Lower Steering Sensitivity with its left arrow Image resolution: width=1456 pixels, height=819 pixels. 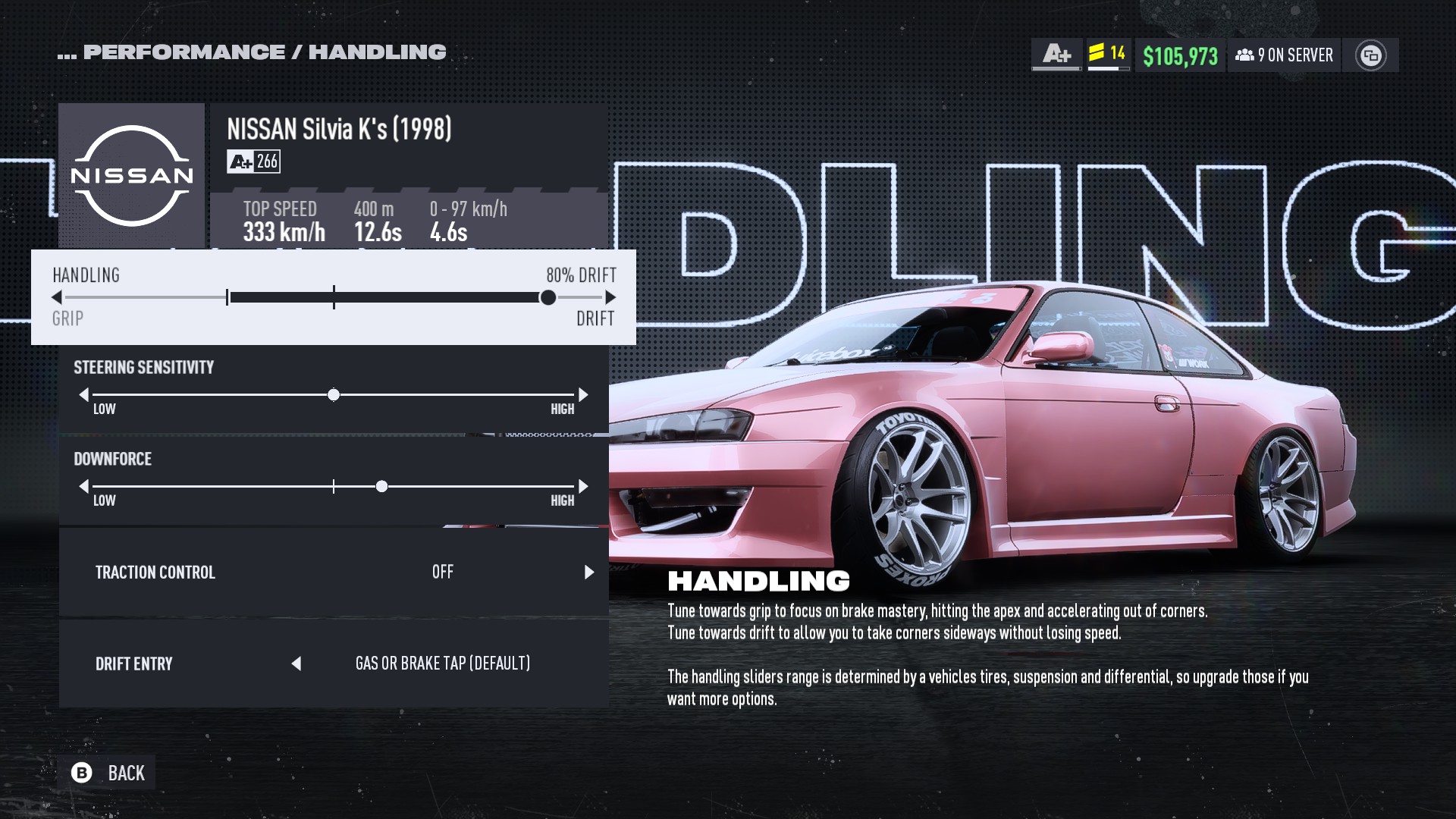84,394
